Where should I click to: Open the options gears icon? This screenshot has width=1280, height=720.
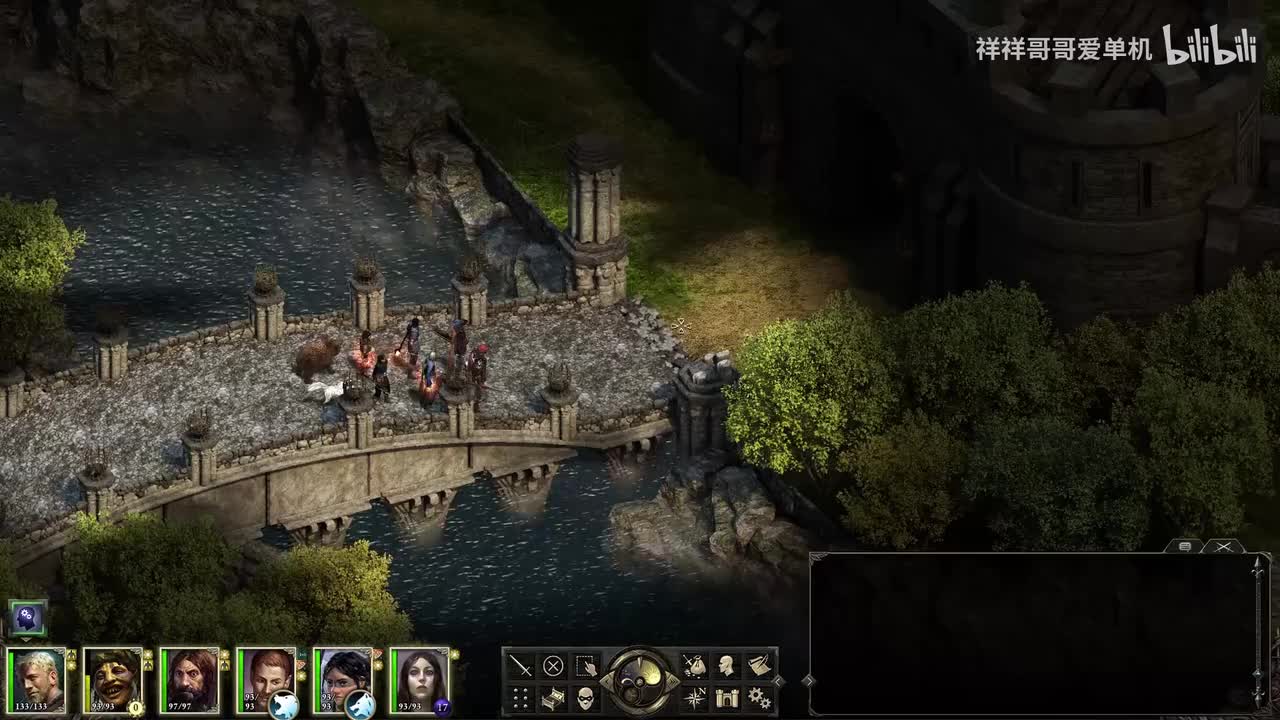759,698
